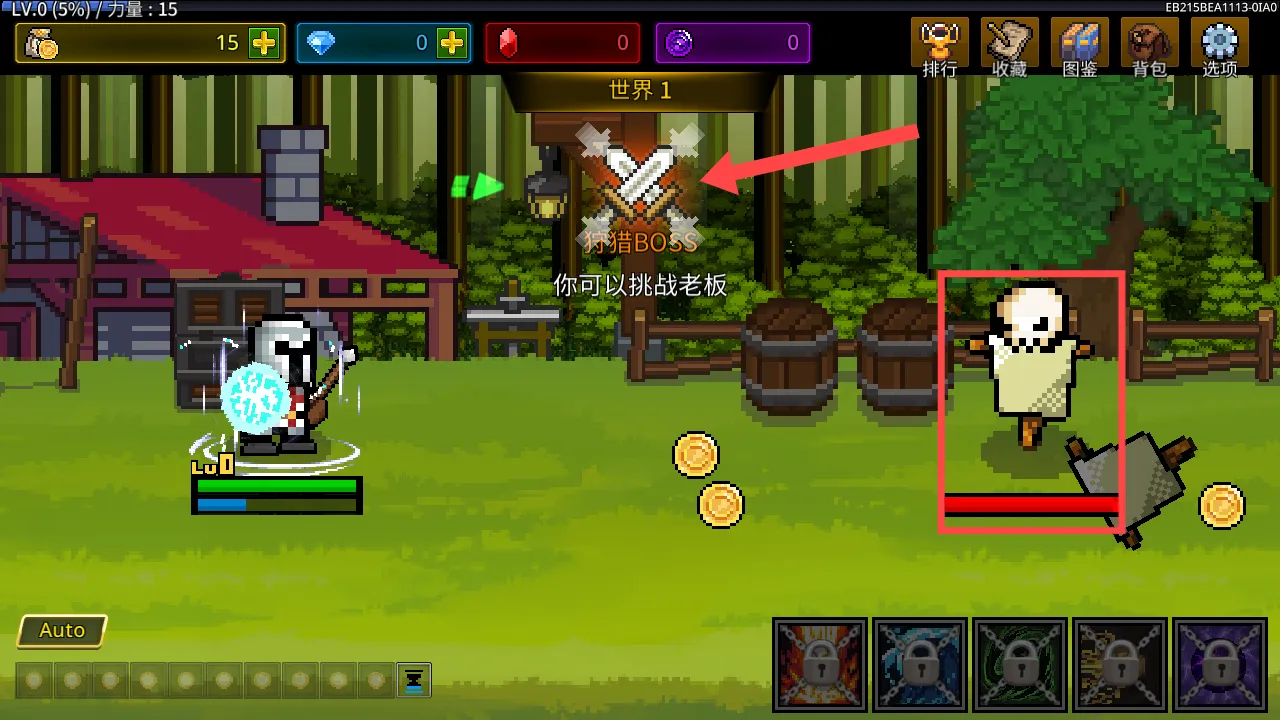Open the 选项 options gear
The image size is (1280, 720).
coord(1219,47)
